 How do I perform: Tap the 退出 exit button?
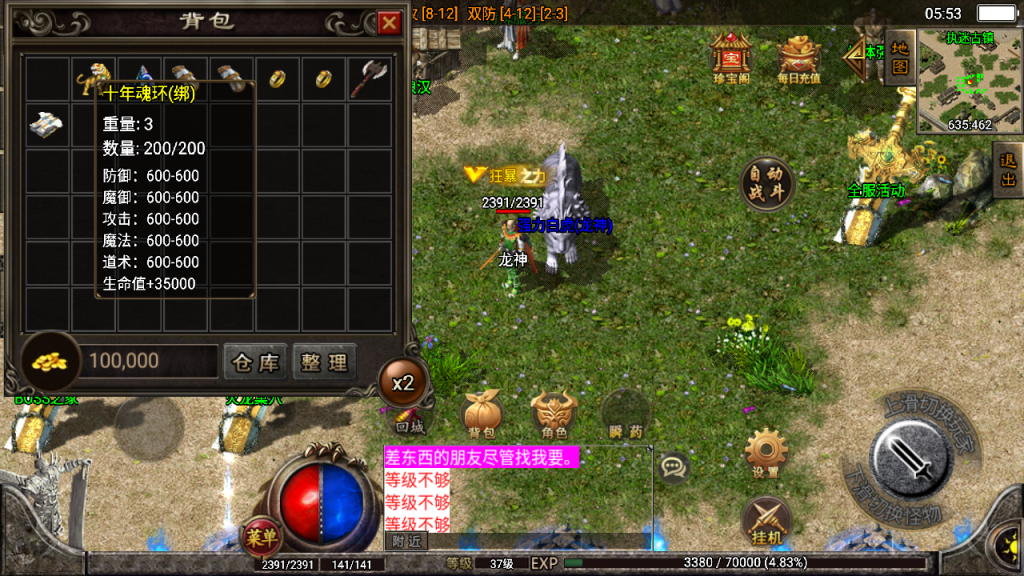coord(1008,168)
